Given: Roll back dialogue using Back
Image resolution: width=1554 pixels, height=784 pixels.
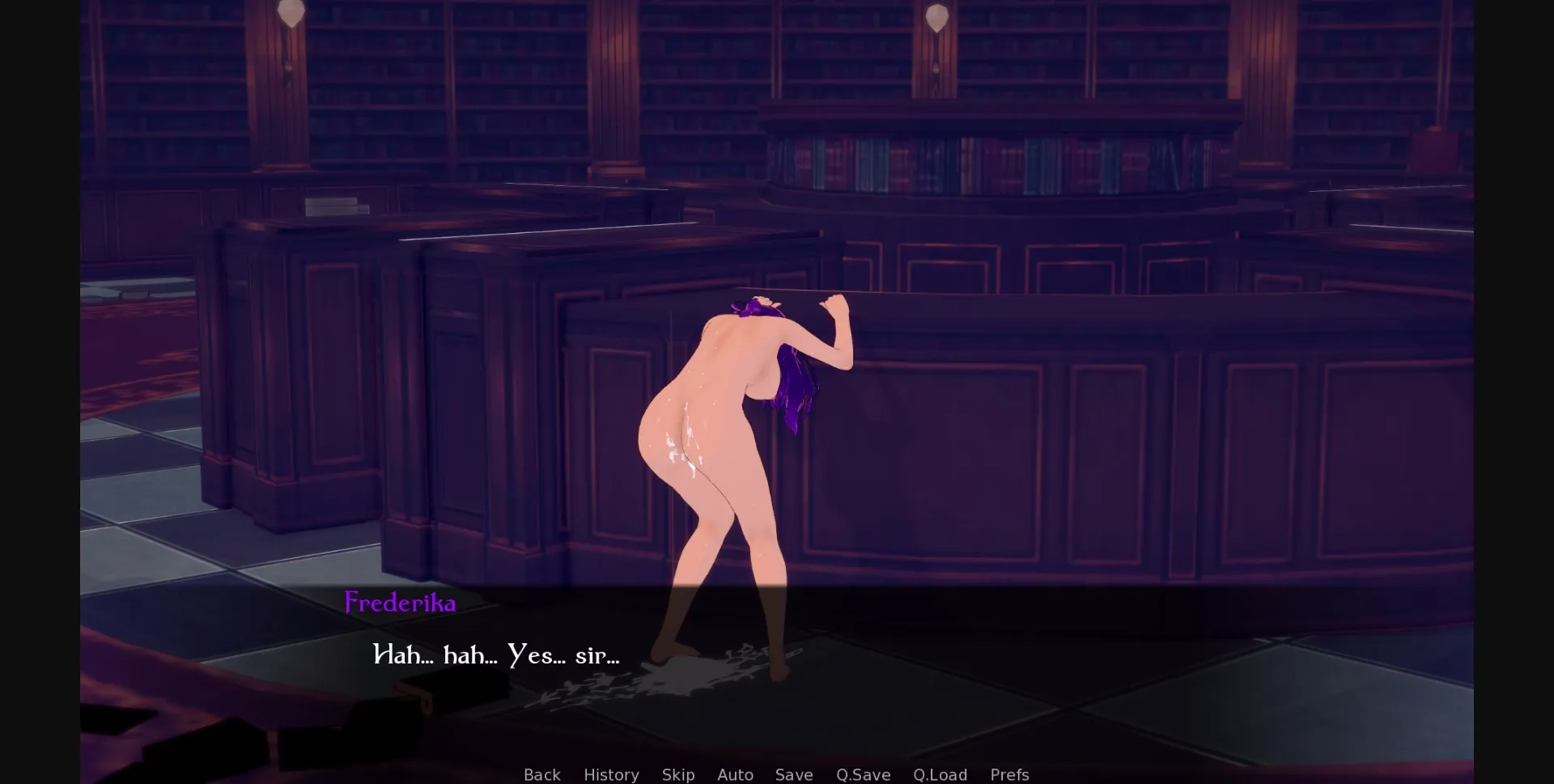Looking at the screenshot, I should click(541, 774).
